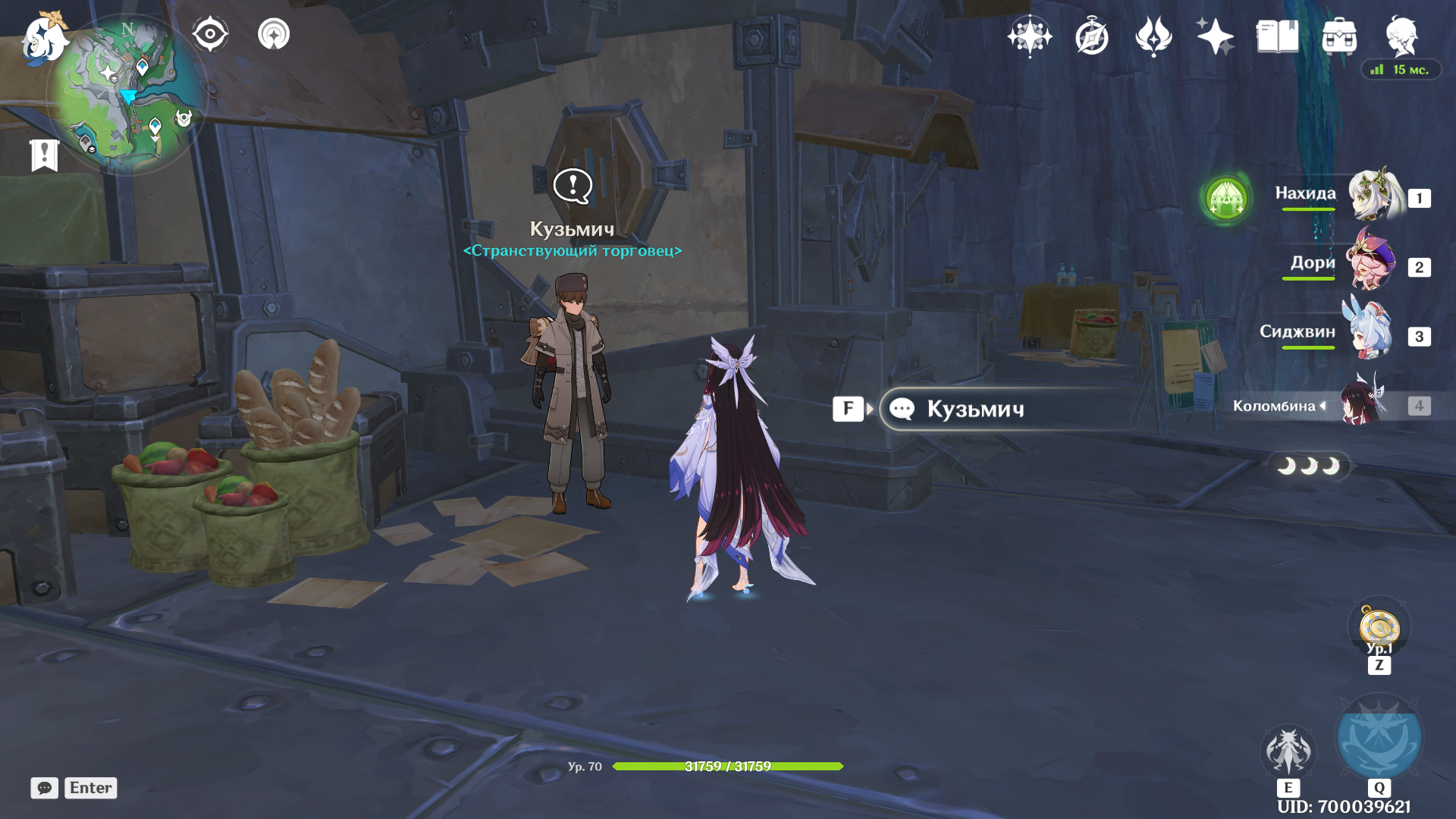The width and height of the screenshot is (1456, 819).
Task: Open the quest log banner icon
Action: tap(45, 155)
